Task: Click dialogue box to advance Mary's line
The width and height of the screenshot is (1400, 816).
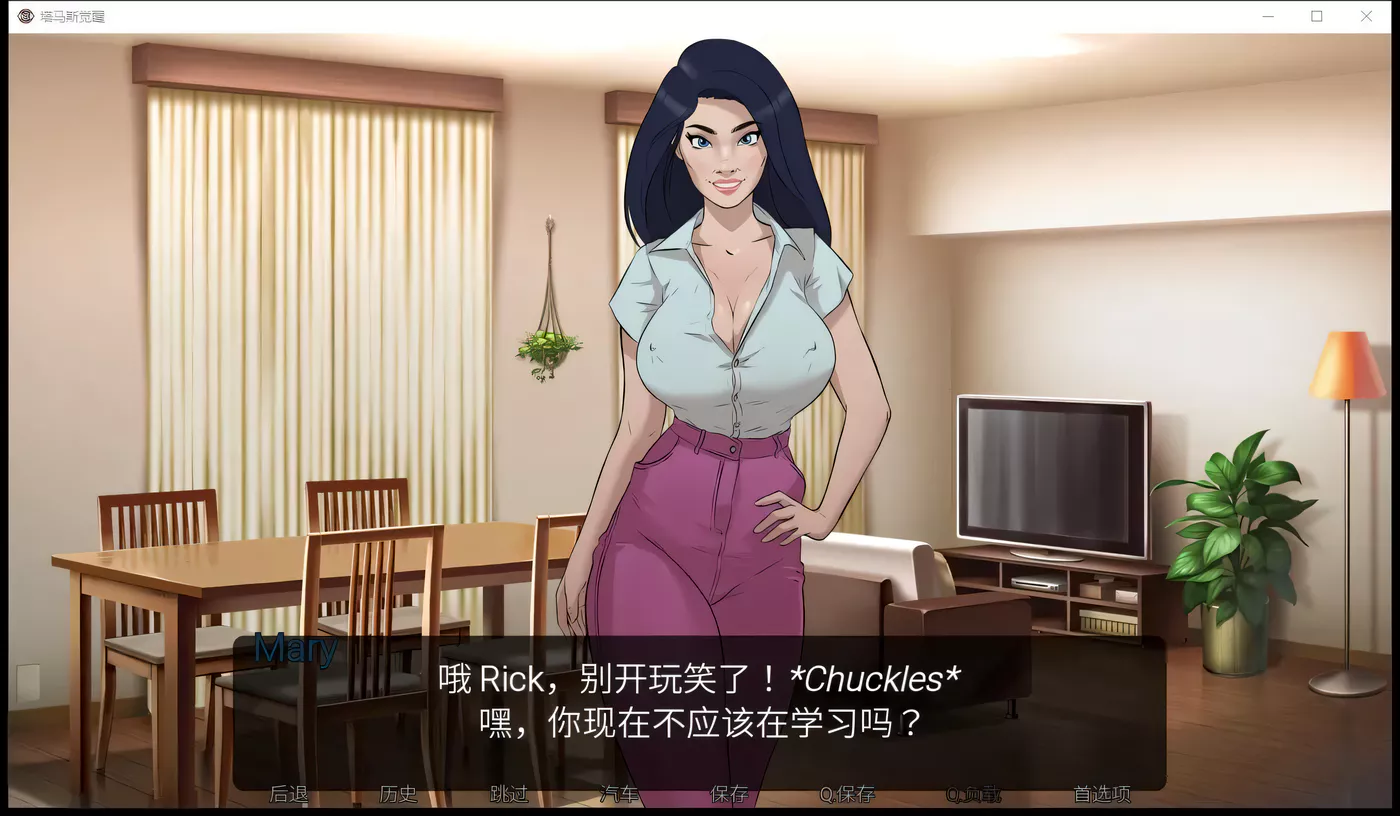Action: pyautogui.click(x=700, y=700)
